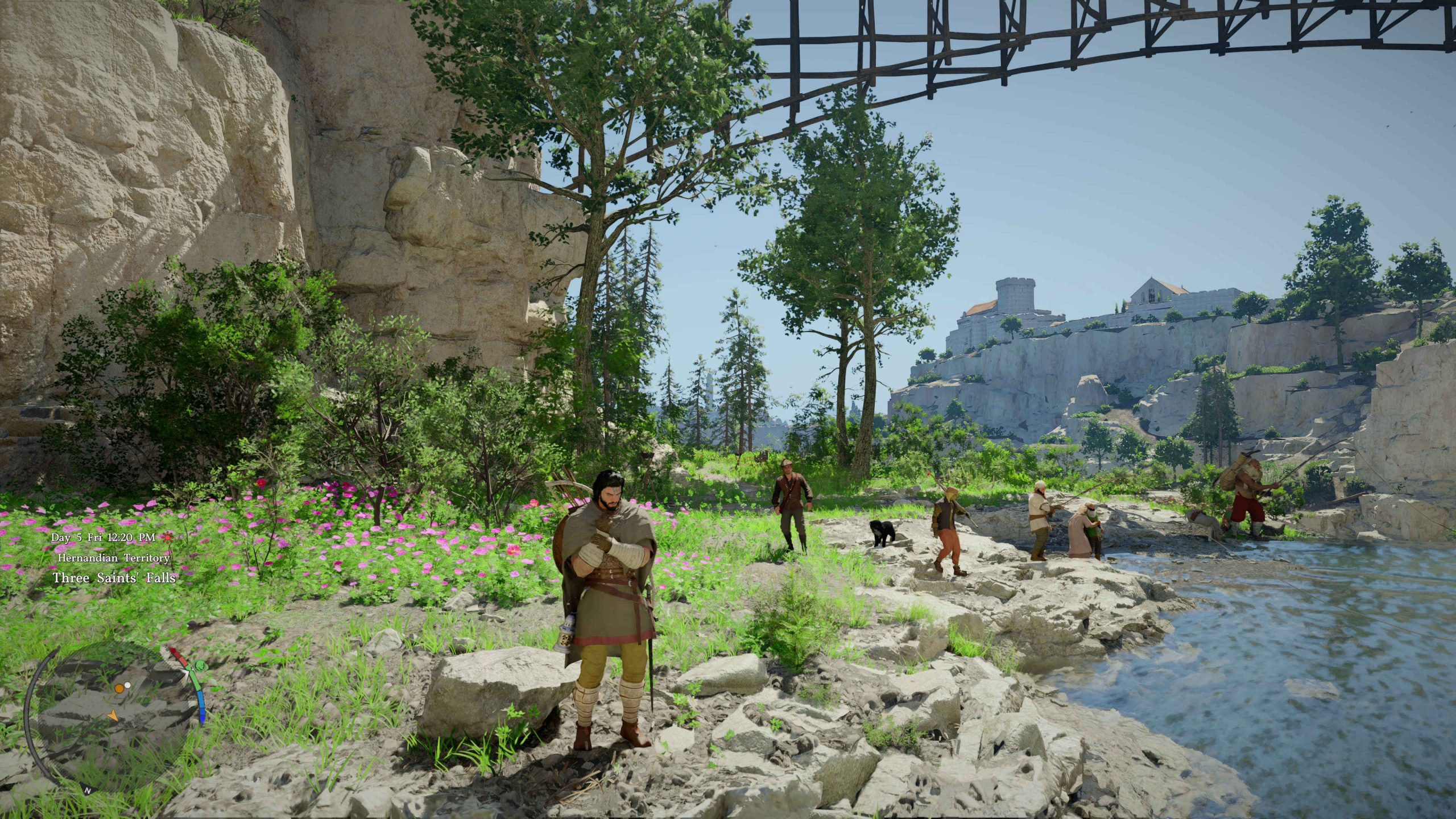The width and height of the screenshot is (1456, 819).
Task: Select the orange player arrow on minimap
Action: 113,715
